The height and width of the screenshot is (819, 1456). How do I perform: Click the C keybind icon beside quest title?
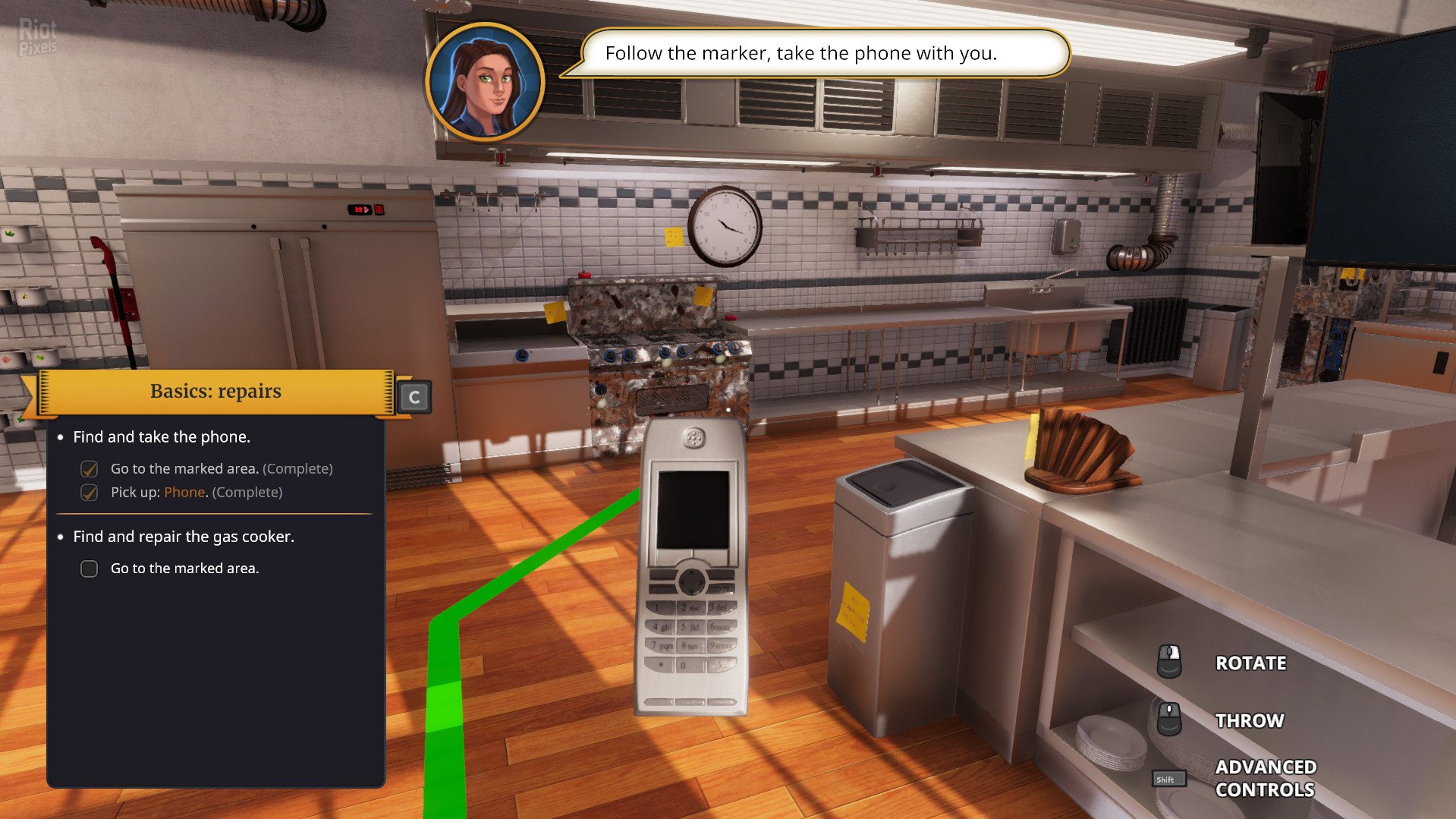414,395
